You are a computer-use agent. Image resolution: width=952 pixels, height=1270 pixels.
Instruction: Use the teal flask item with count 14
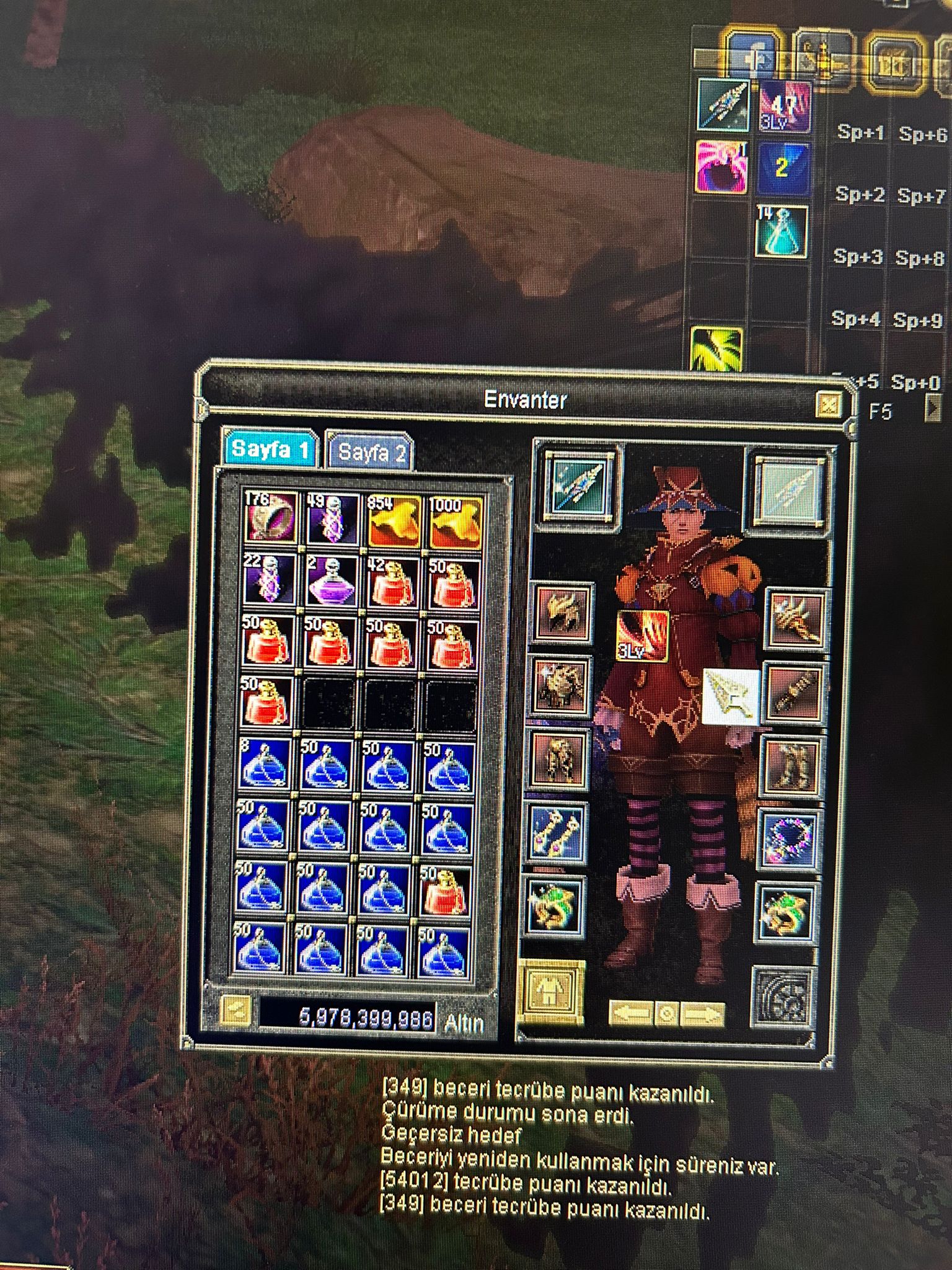[782, 231]
